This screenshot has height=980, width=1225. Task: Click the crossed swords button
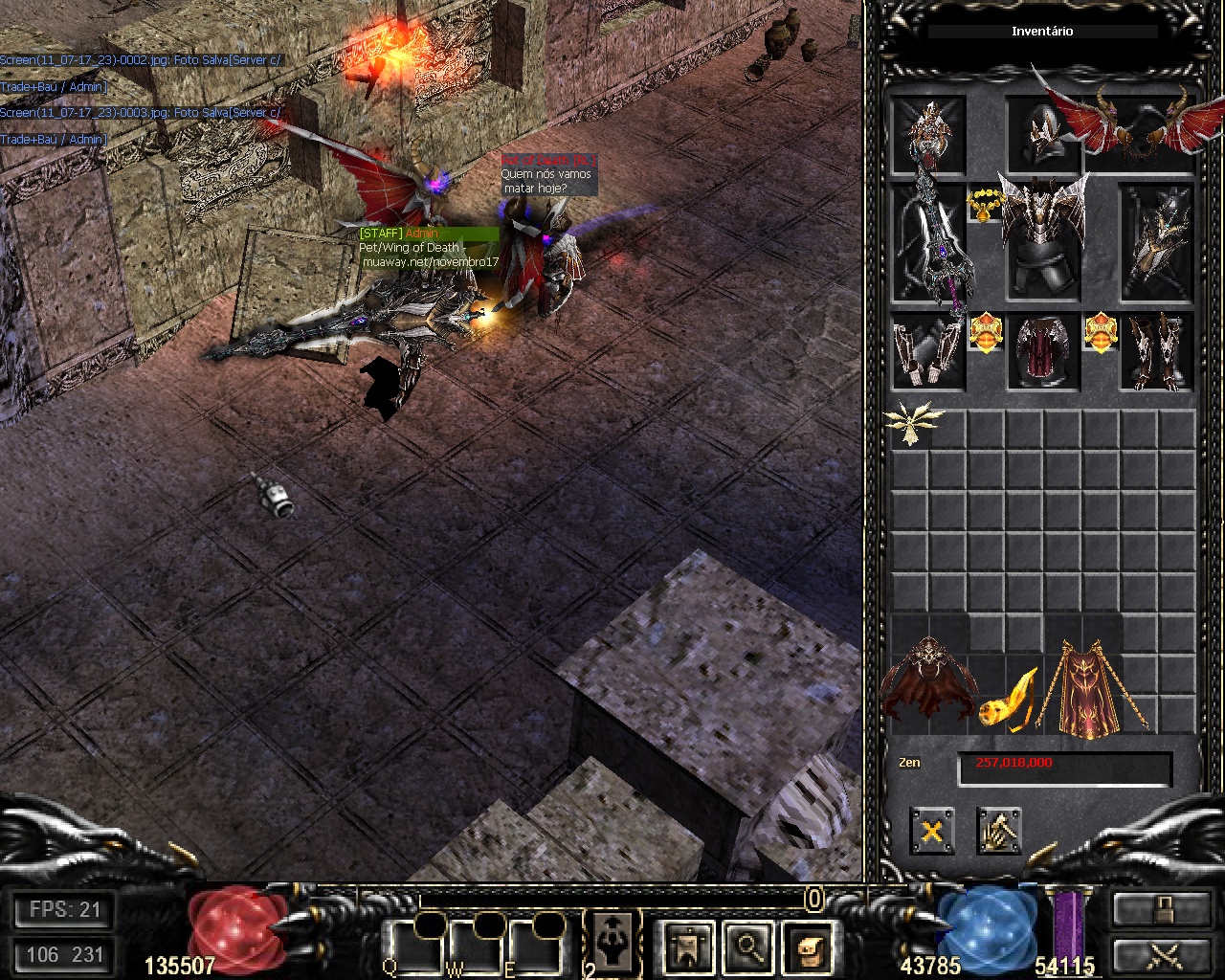pos(1161,957)
